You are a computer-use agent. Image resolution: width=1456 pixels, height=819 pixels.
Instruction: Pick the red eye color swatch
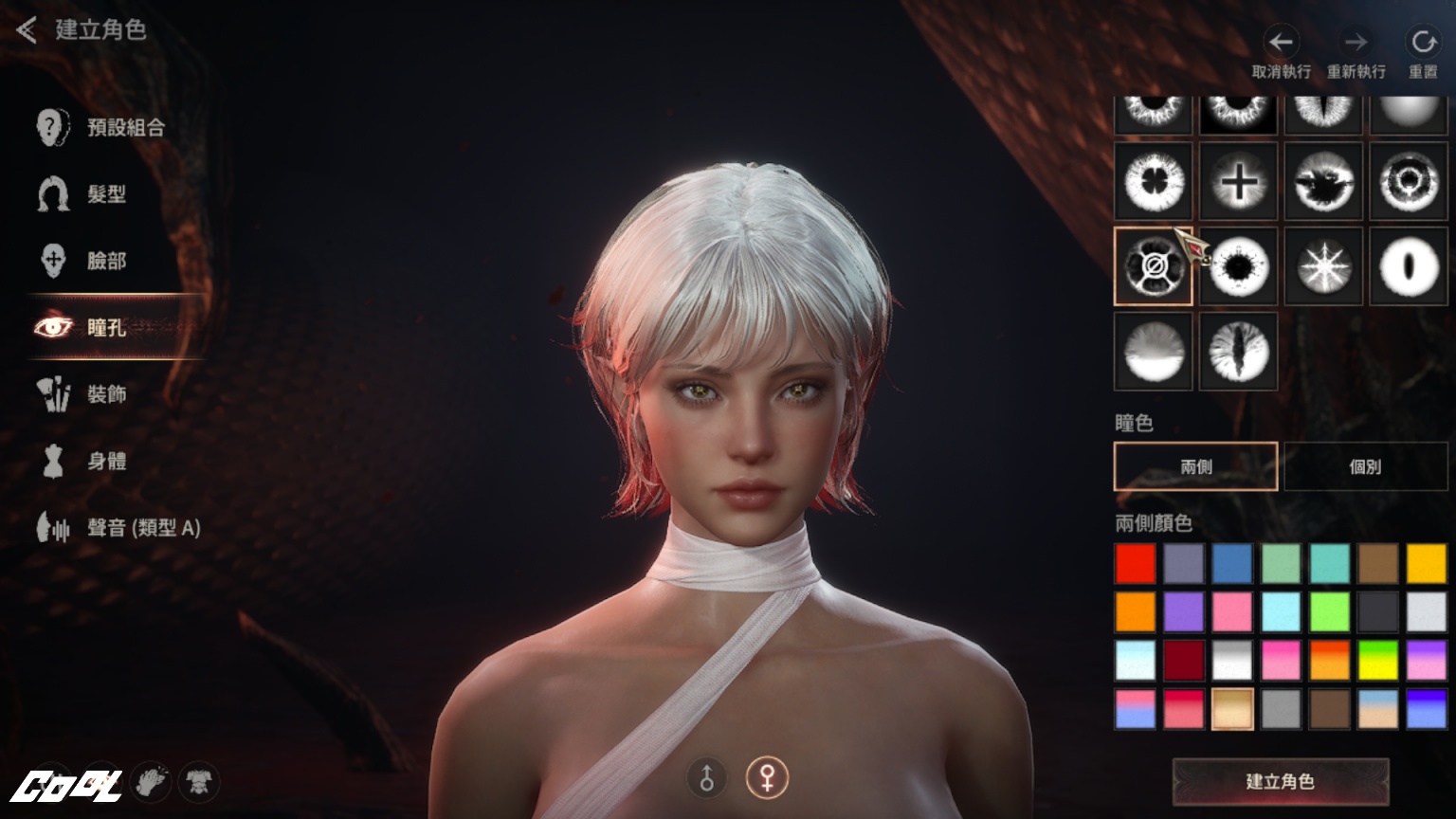click(1136, 563)
